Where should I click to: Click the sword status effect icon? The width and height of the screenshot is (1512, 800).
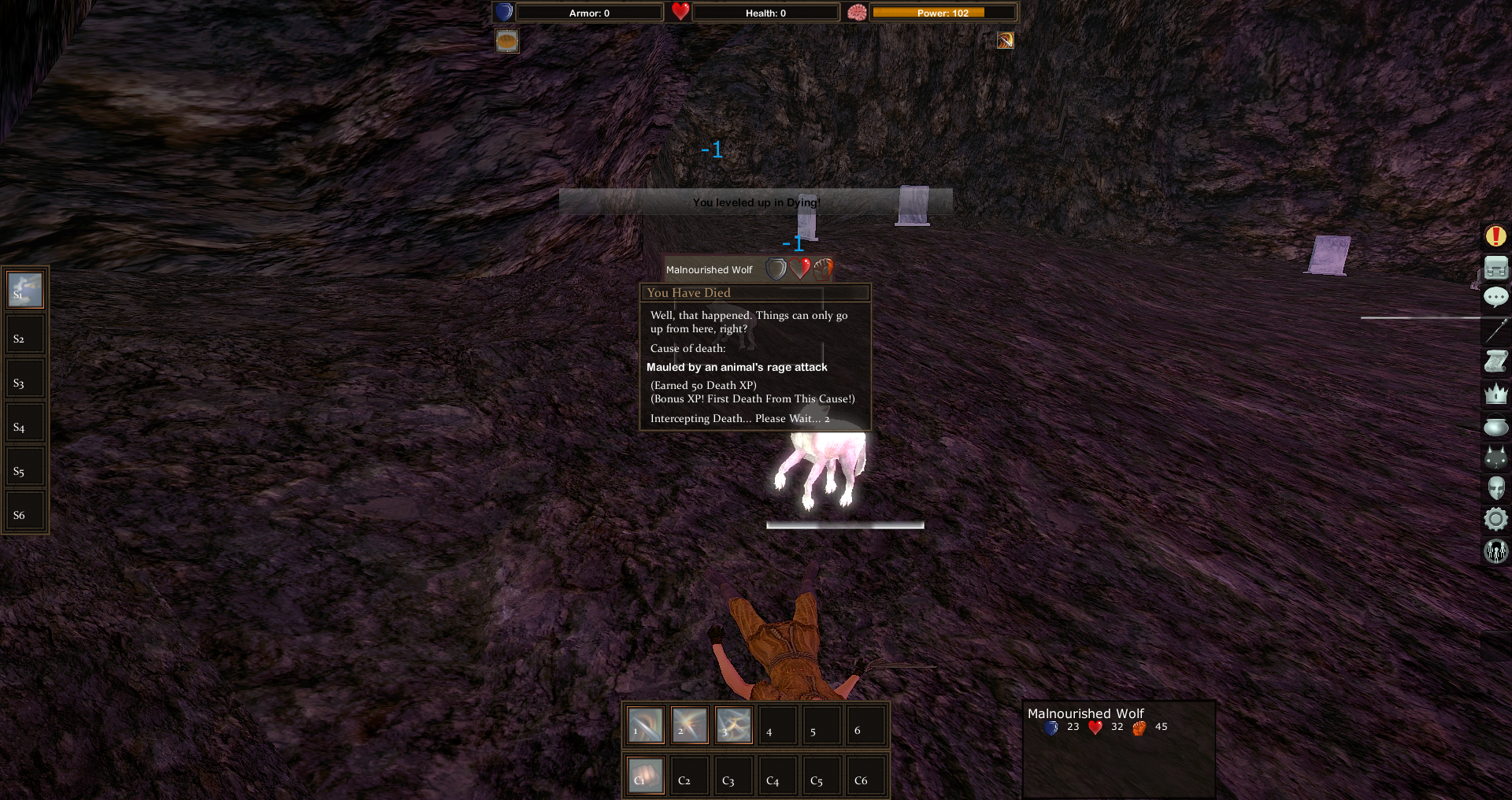[1005, 40]
